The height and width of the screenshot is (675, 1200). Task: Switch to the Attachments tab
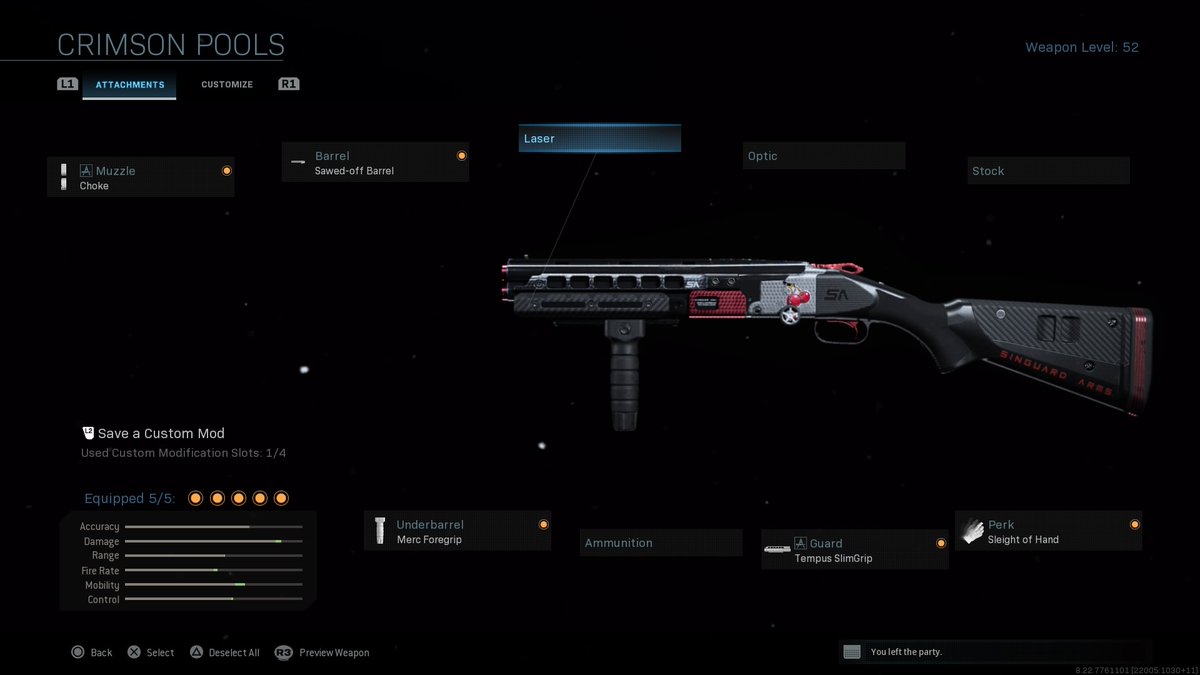(x=129, y=85)
